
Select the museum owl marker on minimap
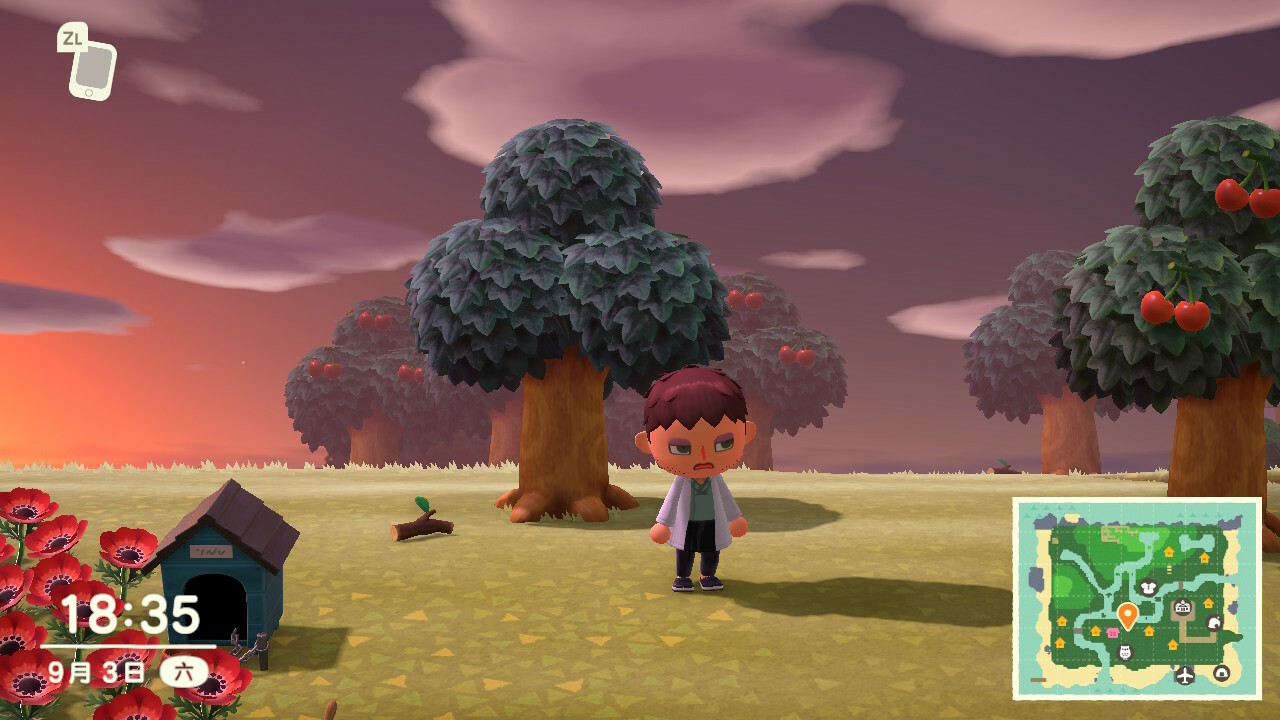[1125, 653]
